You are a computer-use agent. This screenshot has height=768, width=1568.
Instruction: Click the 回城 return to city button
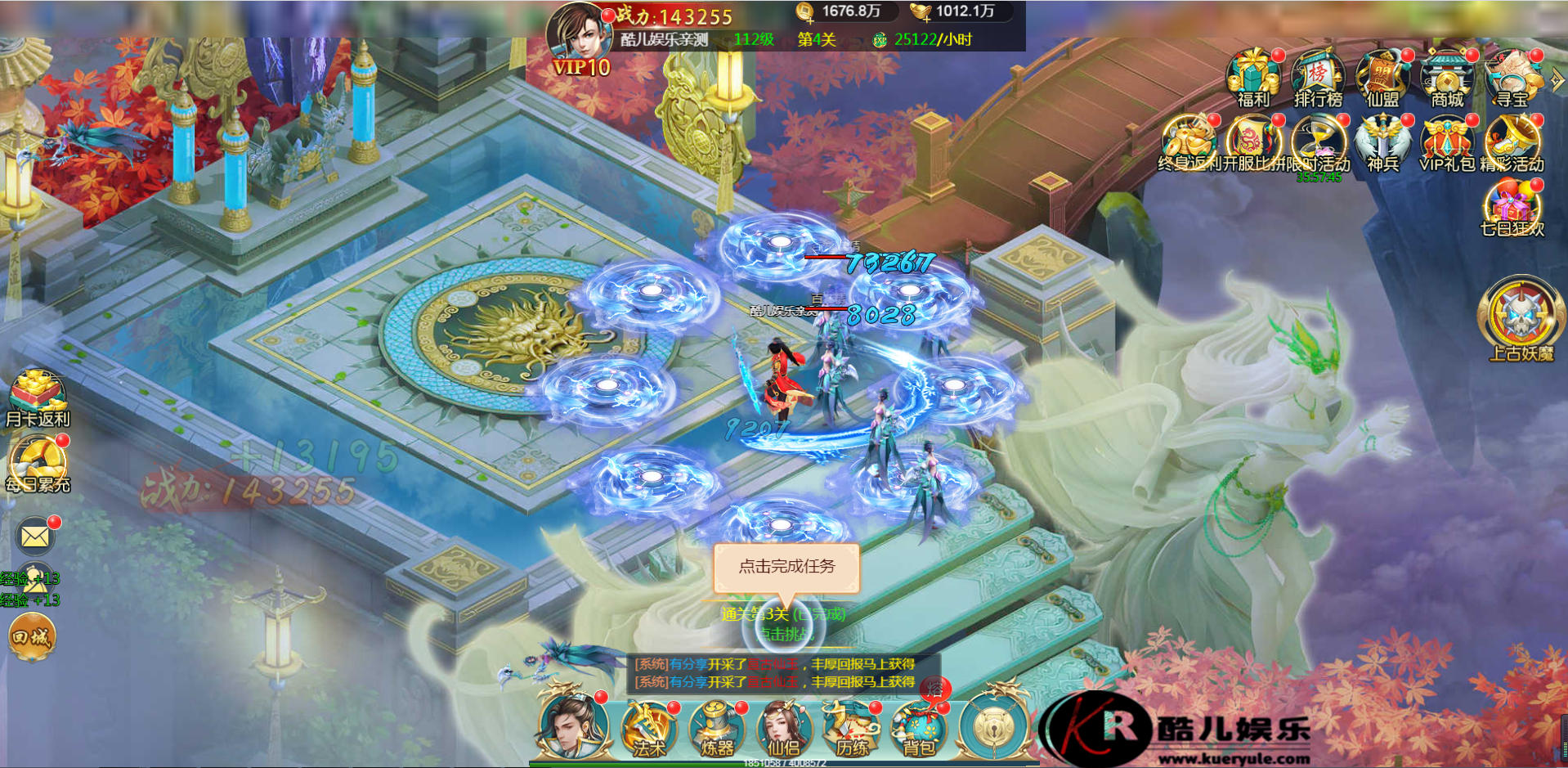[x=32, y=636]
